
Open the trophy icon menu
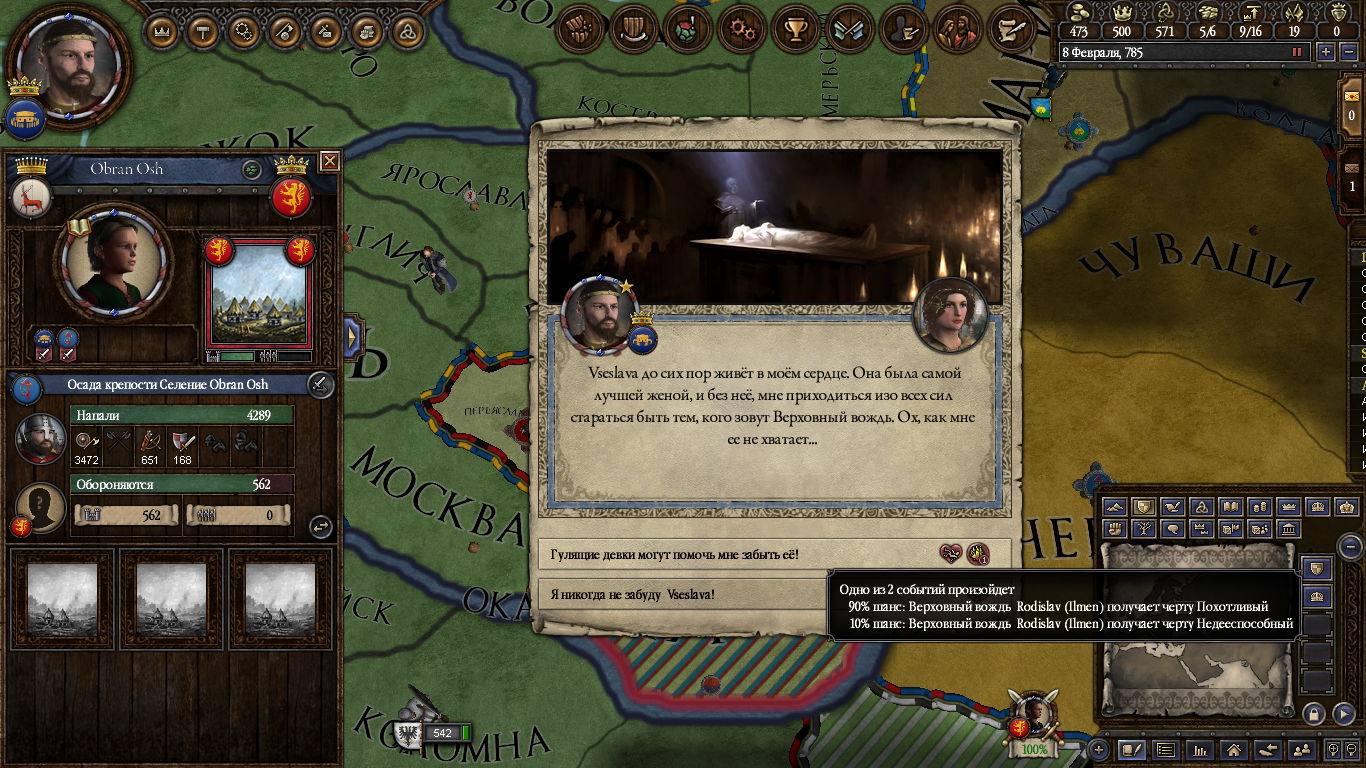pyautogui.click(x=796, y=30)
